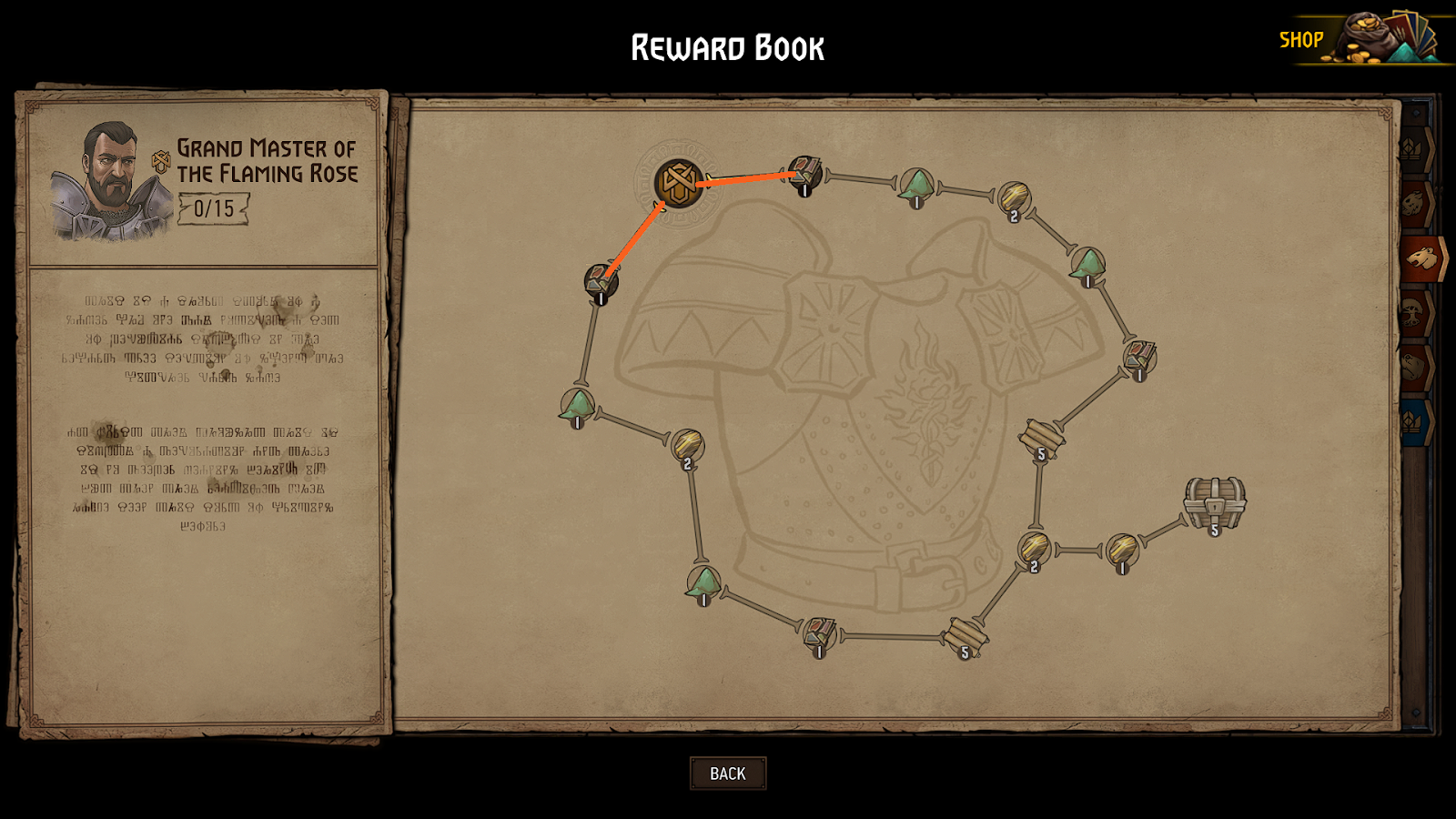Select the wooden scroll node worth 5
1456x819 pixels.
[x=1040, y=436]
